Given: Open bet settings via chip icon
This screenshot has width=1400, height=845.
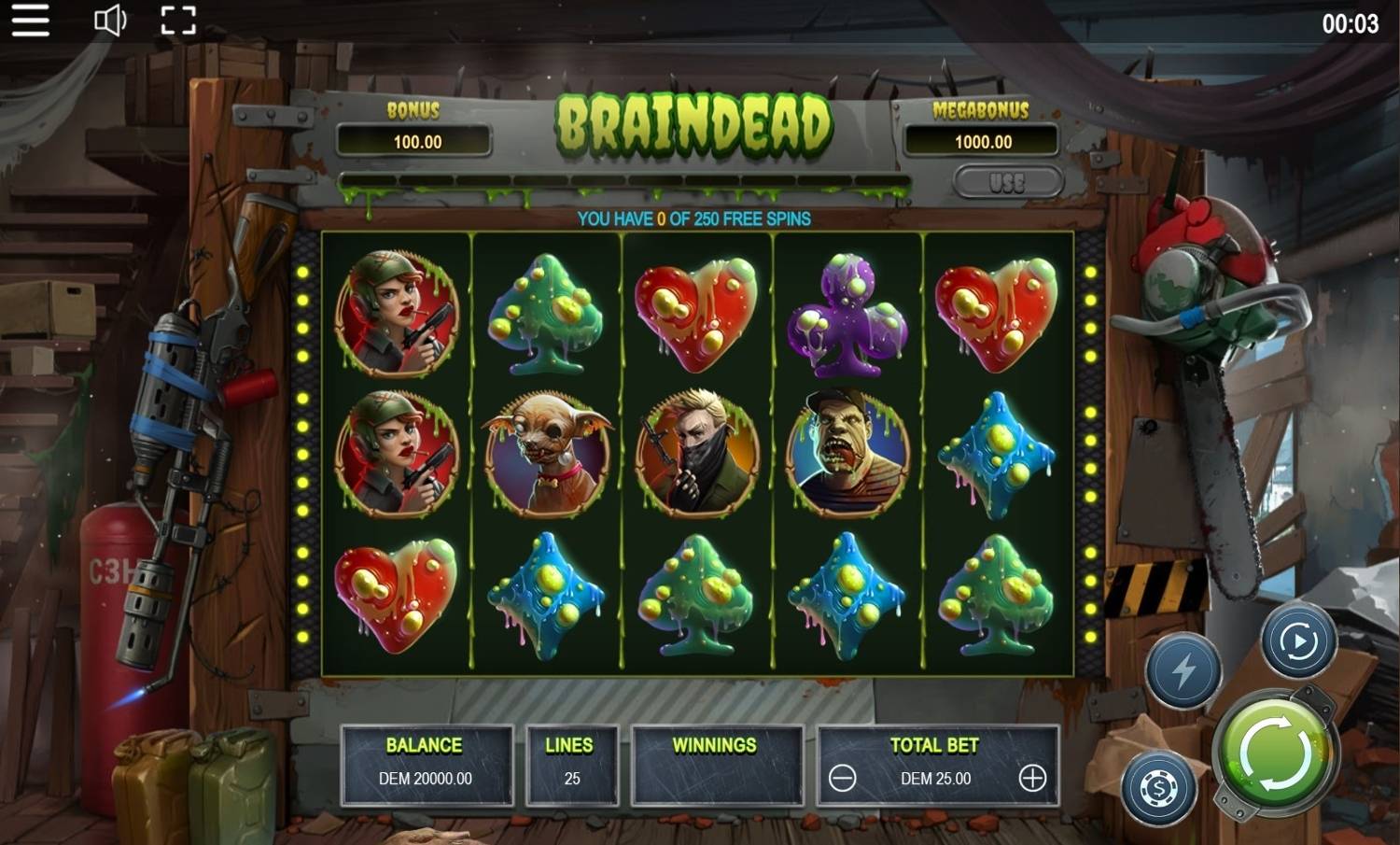Looking at the screenshot, I should [1157, 789].
